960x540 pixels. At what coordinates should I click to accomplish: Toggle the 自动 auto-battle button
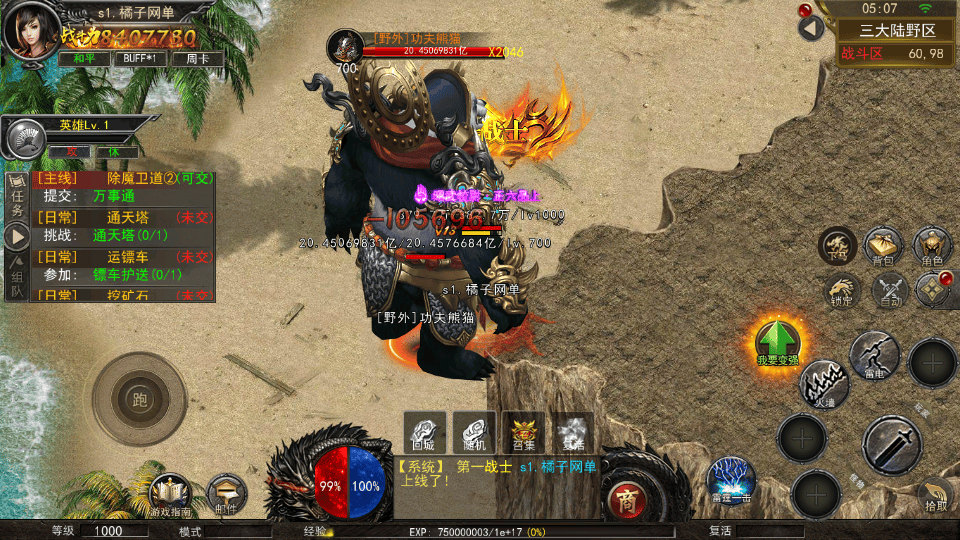[888, 290]
